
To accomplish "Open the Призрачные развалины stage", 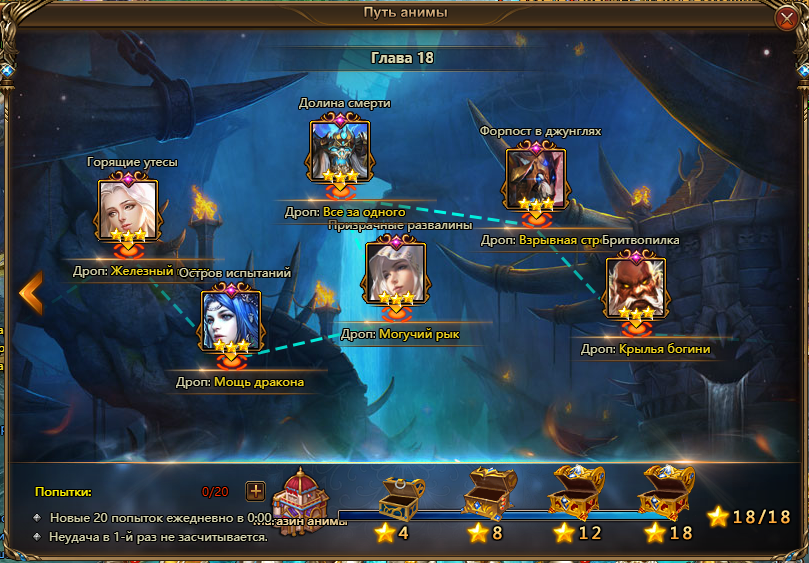I will click(395, 272).
